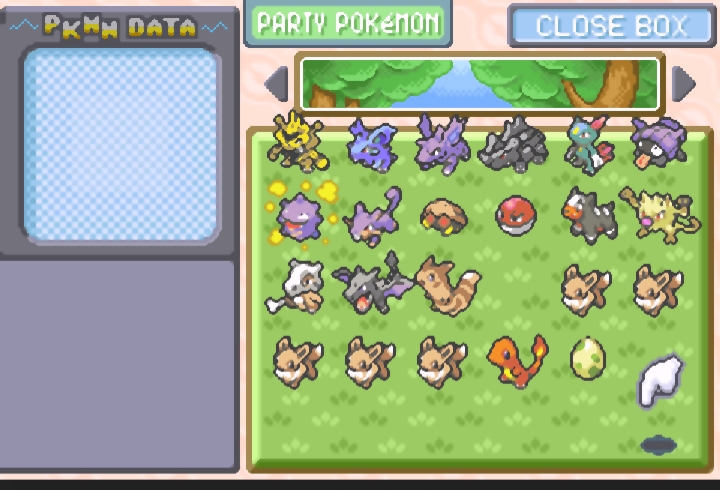
Task: Go to the next box with right arrow
Action: click(x=684, y=84)
